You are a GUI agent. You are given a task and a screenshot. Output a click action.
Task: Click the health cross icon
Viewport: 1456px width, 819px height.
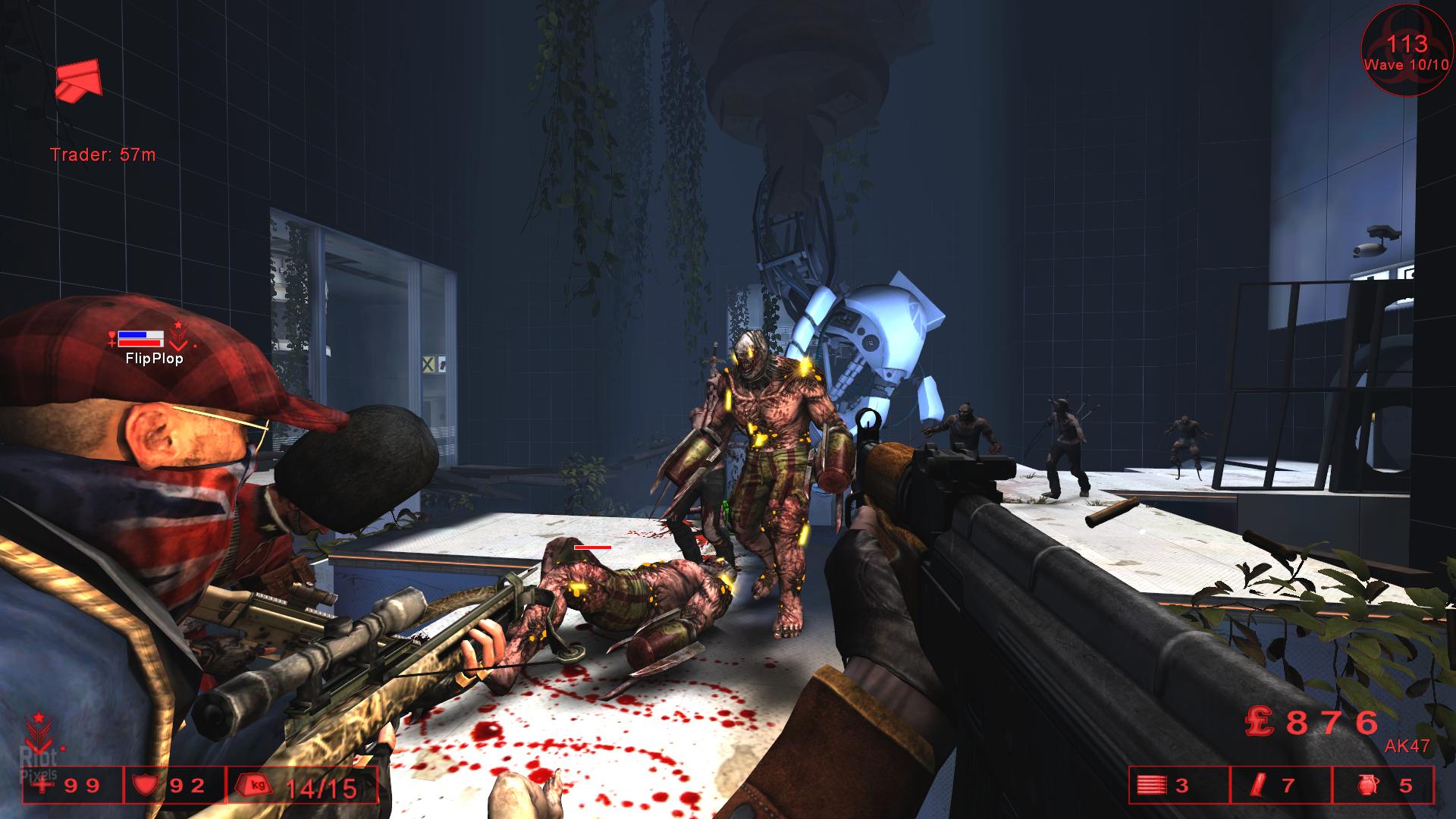coord(45,785)
